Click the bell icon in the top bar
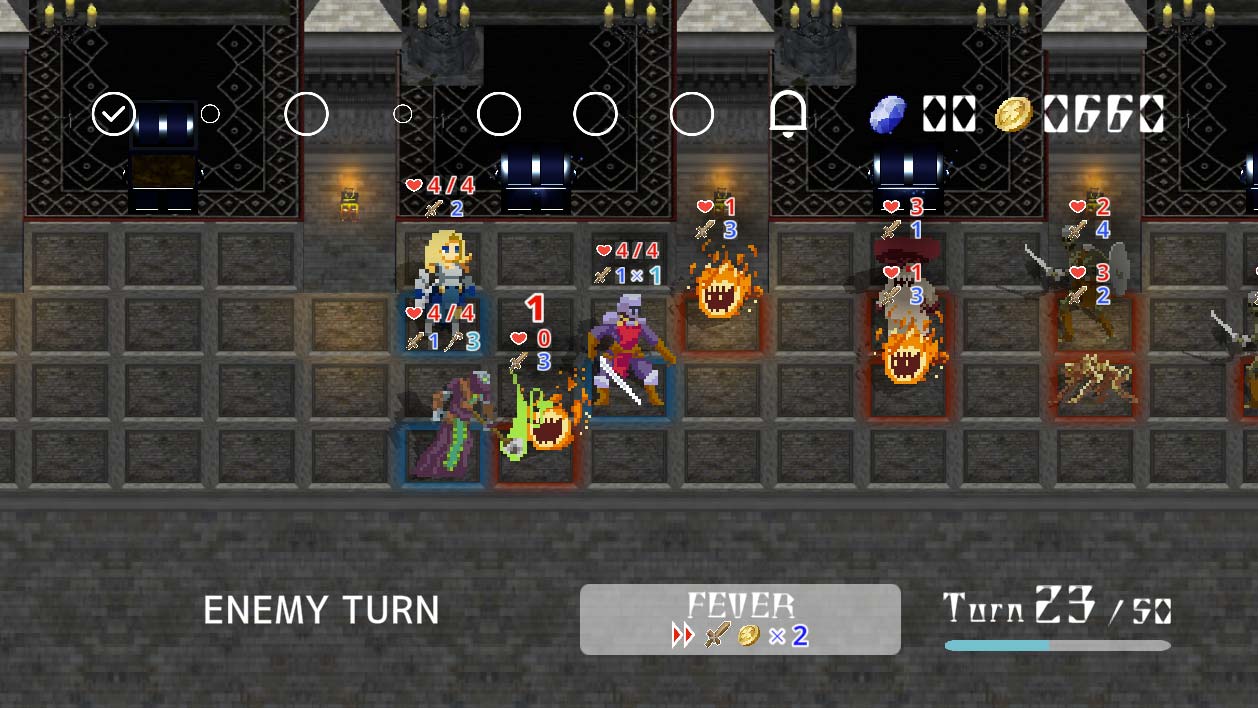The width and height of the screenshot is (1258, 708). (788, 115)
